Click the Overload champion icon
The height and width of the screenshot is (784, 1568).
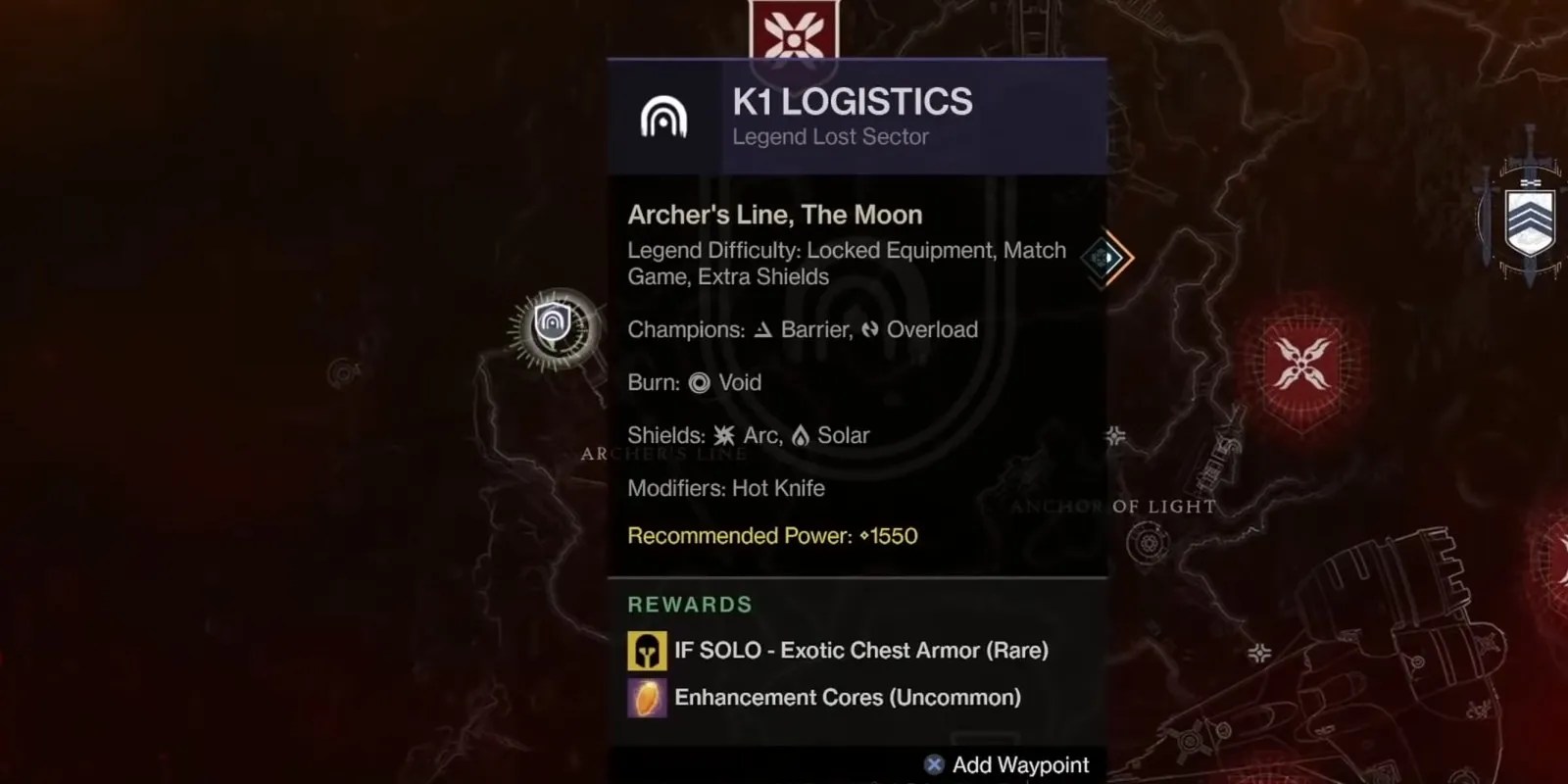(870, 330)
